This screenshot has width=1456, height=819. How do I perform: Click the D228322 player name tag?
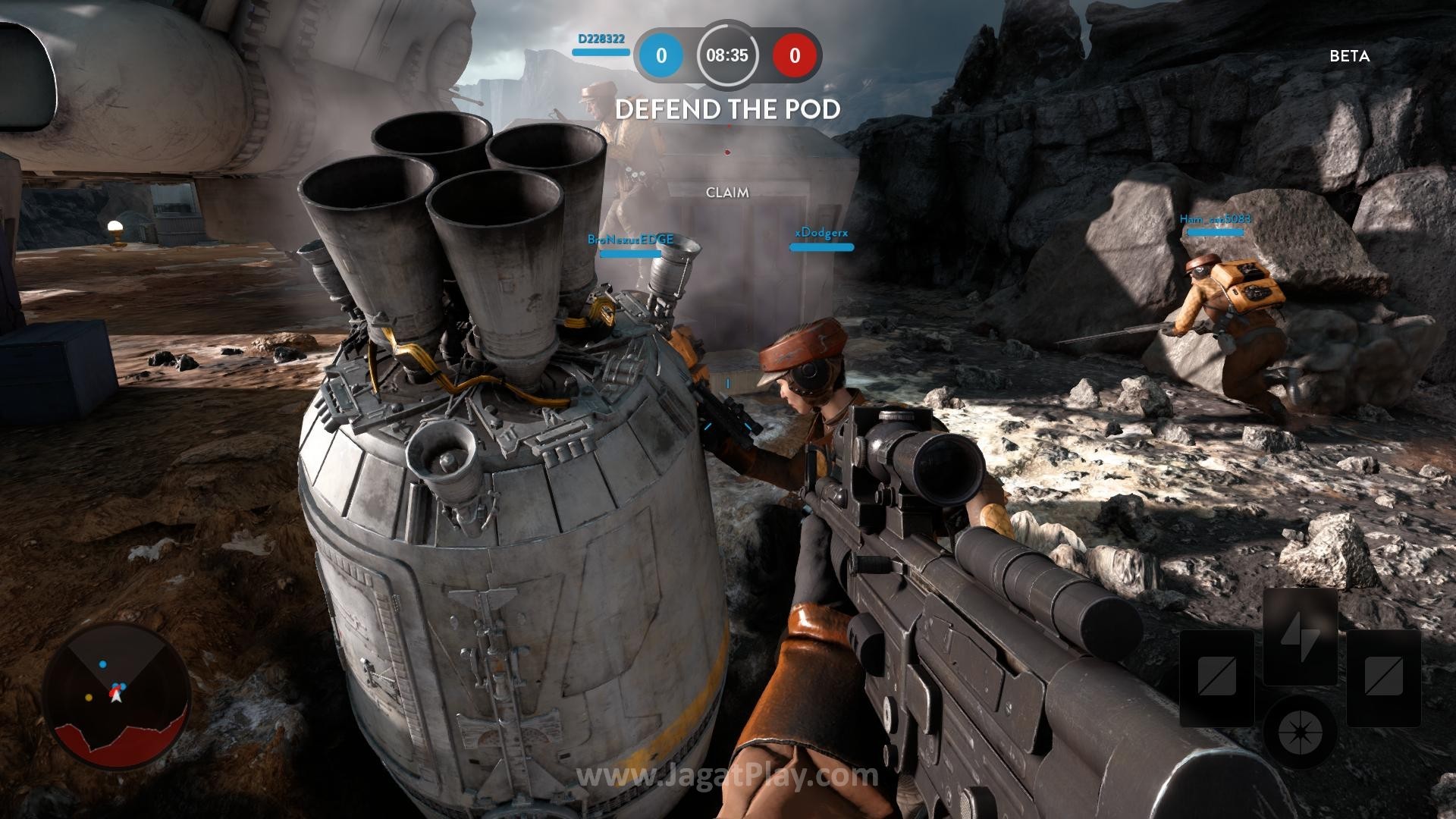coord(601,39)
